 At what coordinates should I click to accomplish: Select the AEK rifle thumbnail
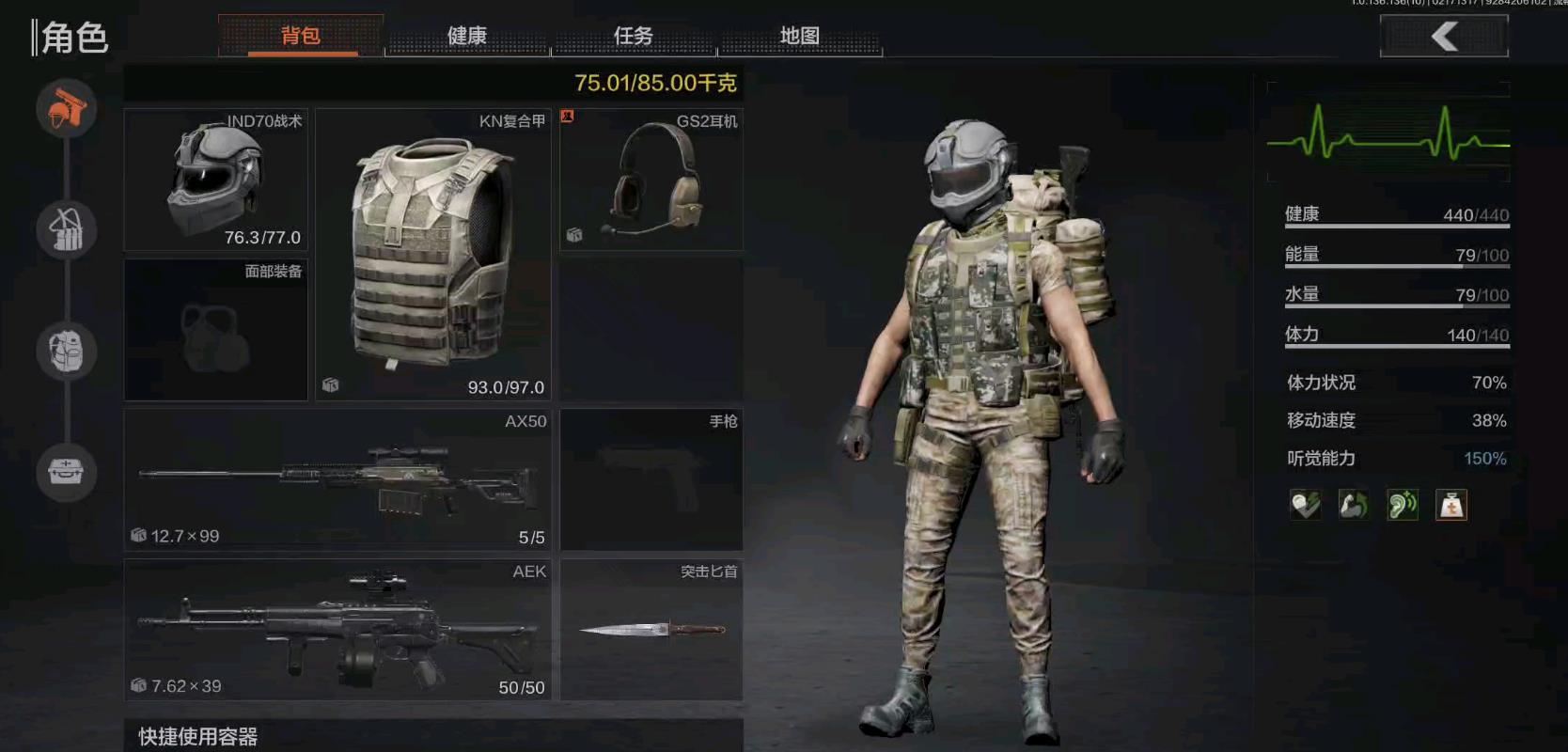337,628
